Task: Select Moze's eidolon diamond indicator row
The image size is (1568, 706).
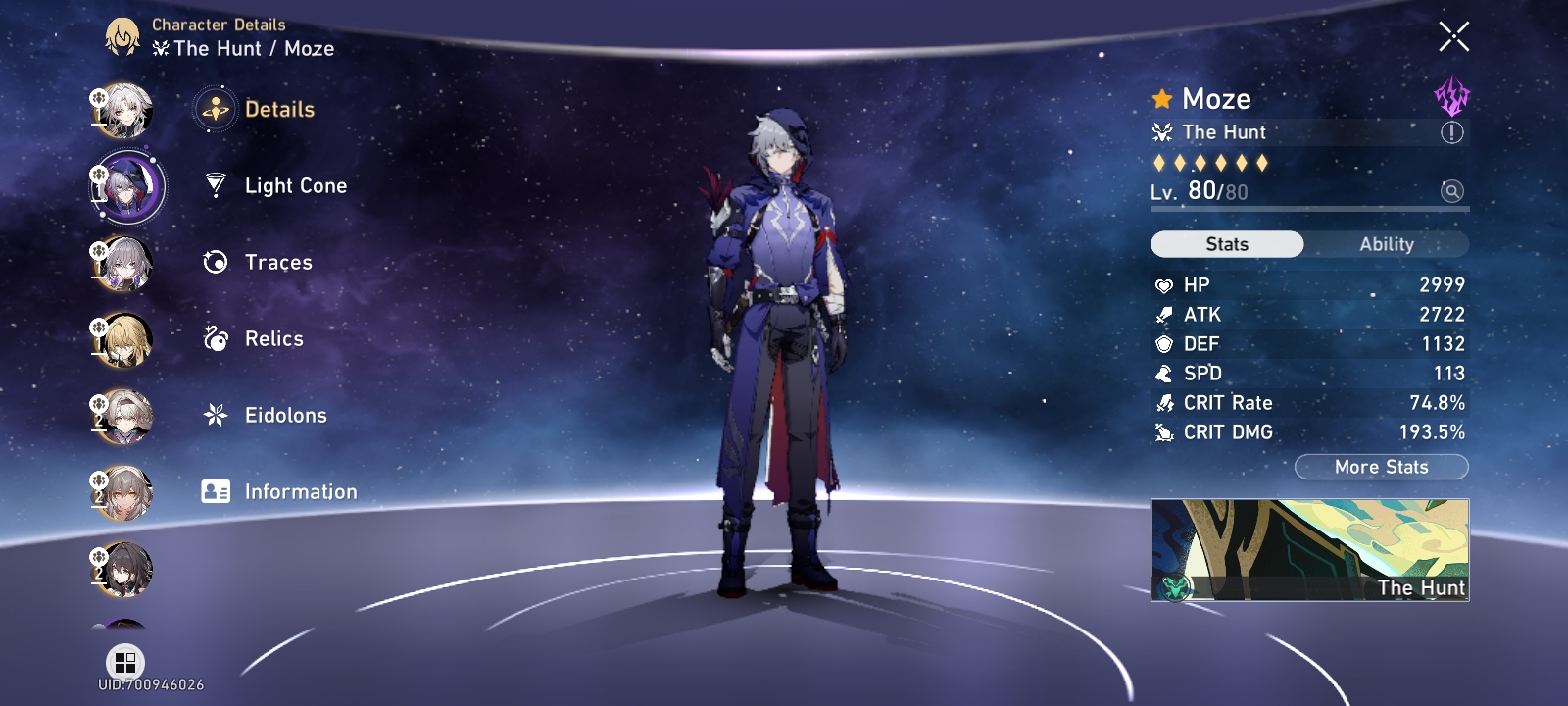Action: [1209, 163]
